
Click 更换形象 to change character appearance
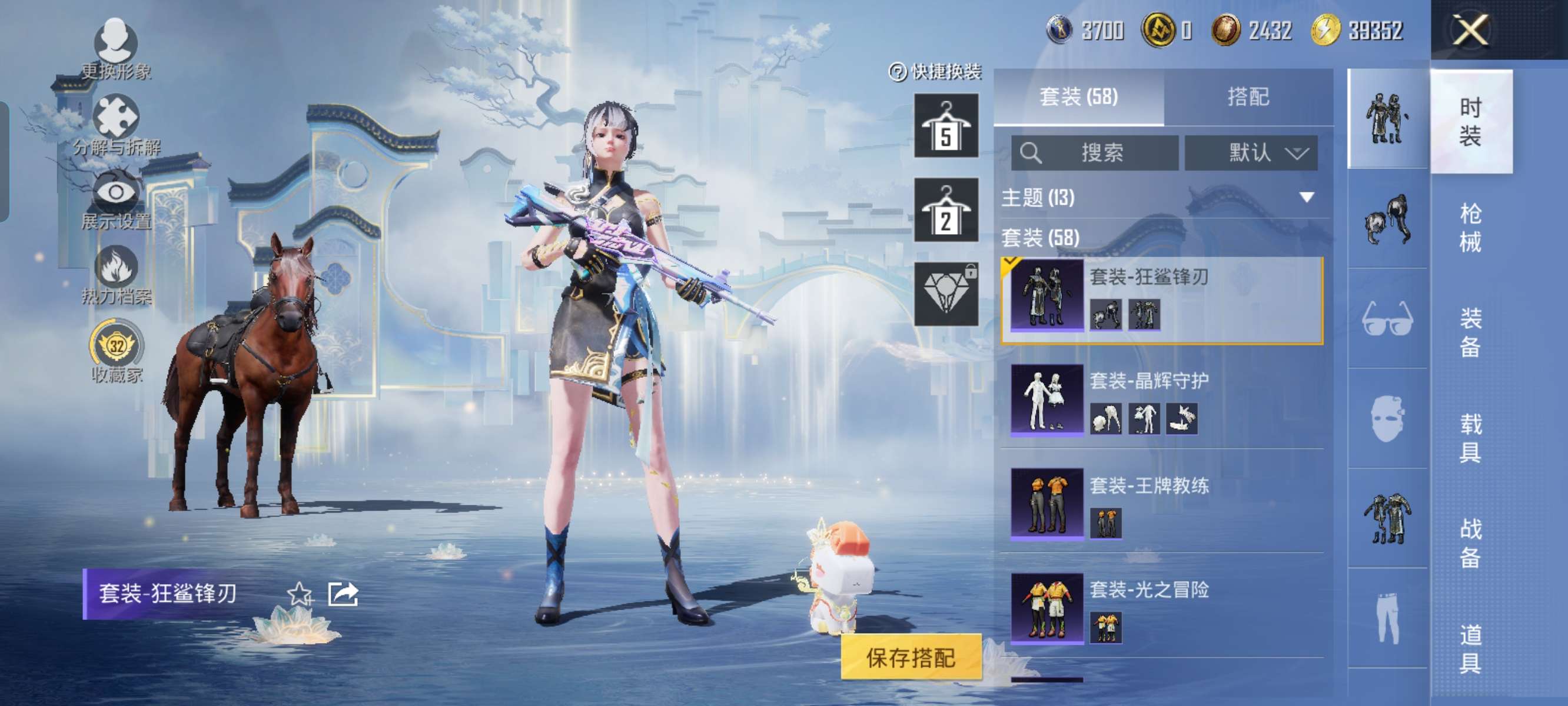115,49
